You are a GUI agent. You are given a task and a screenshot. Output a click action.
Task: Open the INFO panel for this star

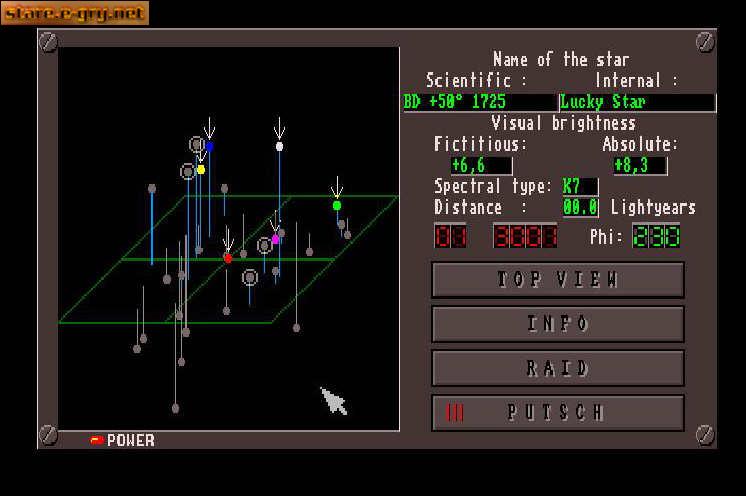tap(557, 324)
